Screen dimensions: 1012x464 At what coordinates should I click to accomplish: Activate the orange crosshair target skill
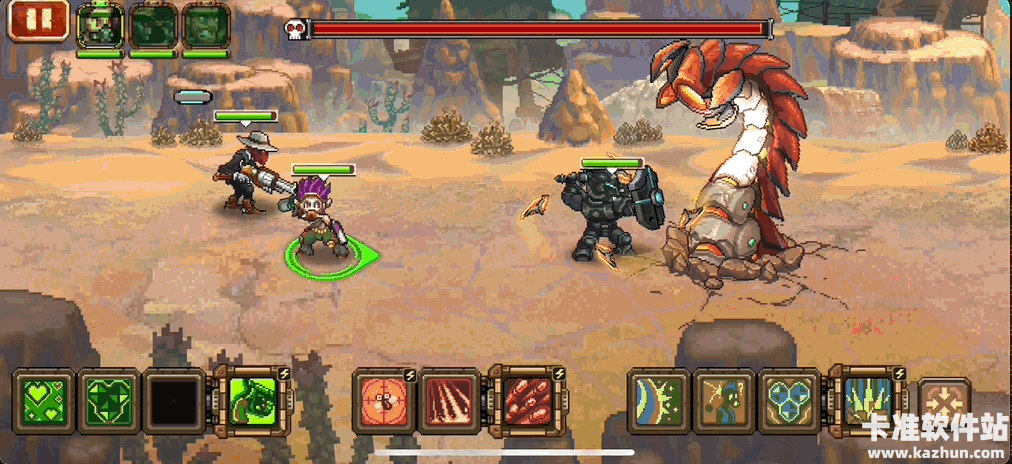[384, 401]
